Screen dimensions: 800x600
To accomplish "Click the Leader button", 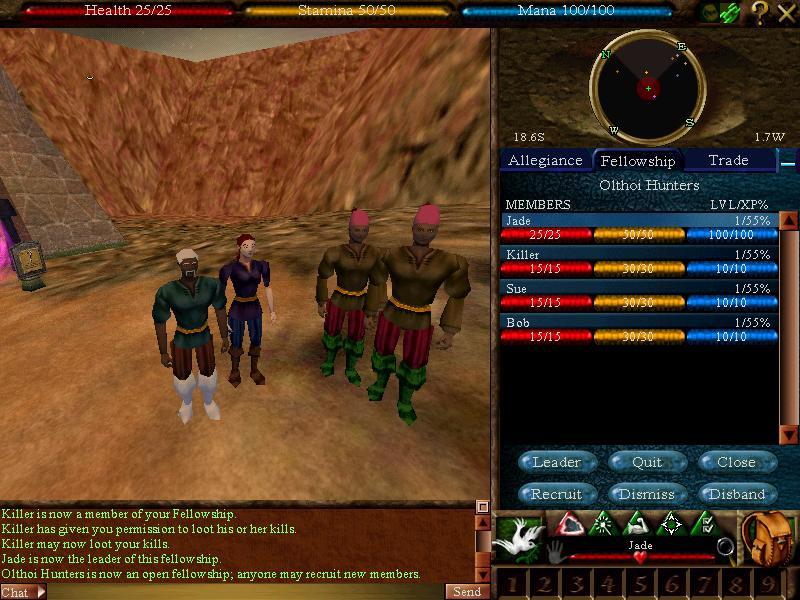I will coord(557,462).
